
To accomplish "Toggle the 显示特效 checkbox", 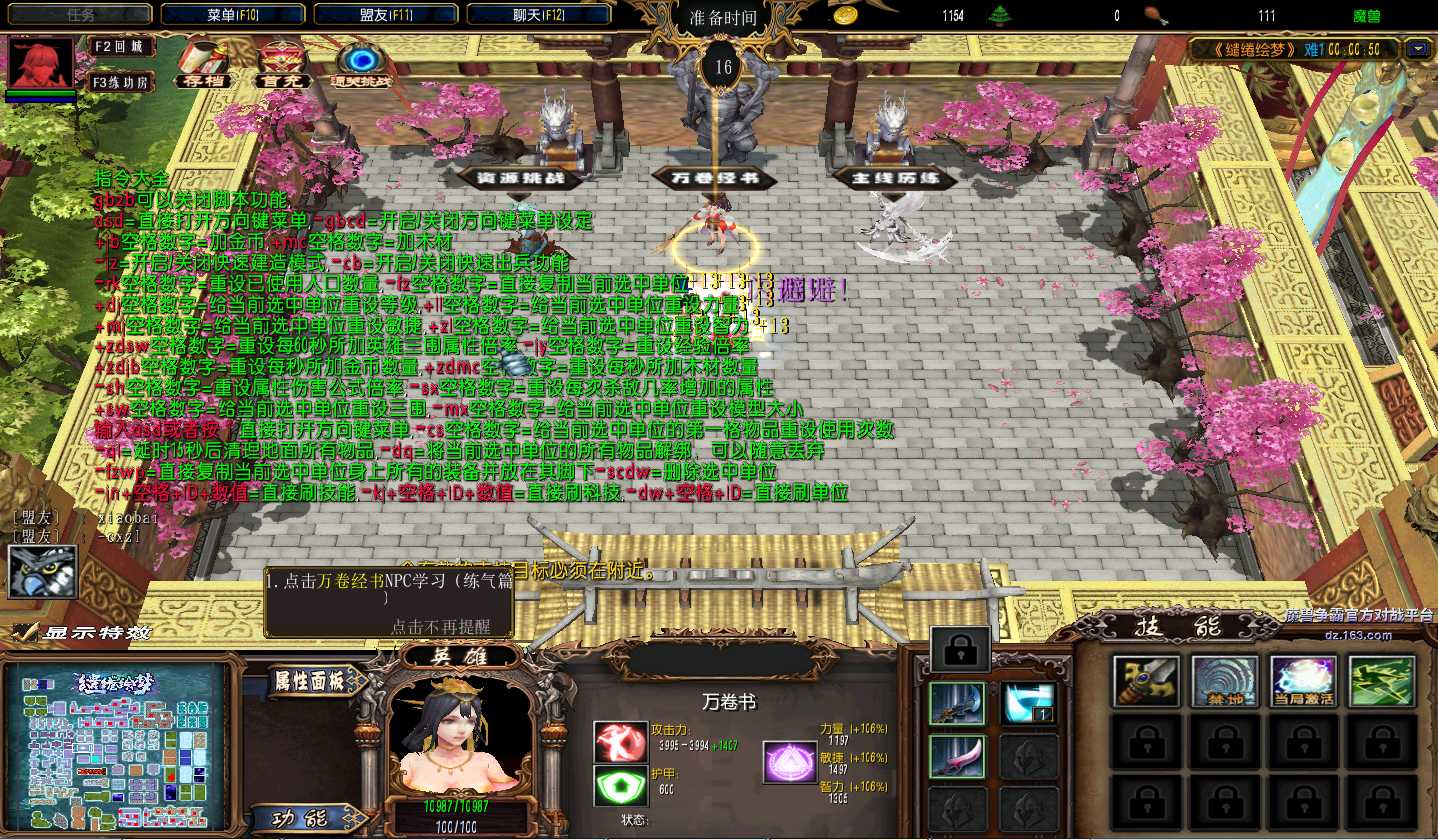I will pyautogui.click(x=24, y=632).
